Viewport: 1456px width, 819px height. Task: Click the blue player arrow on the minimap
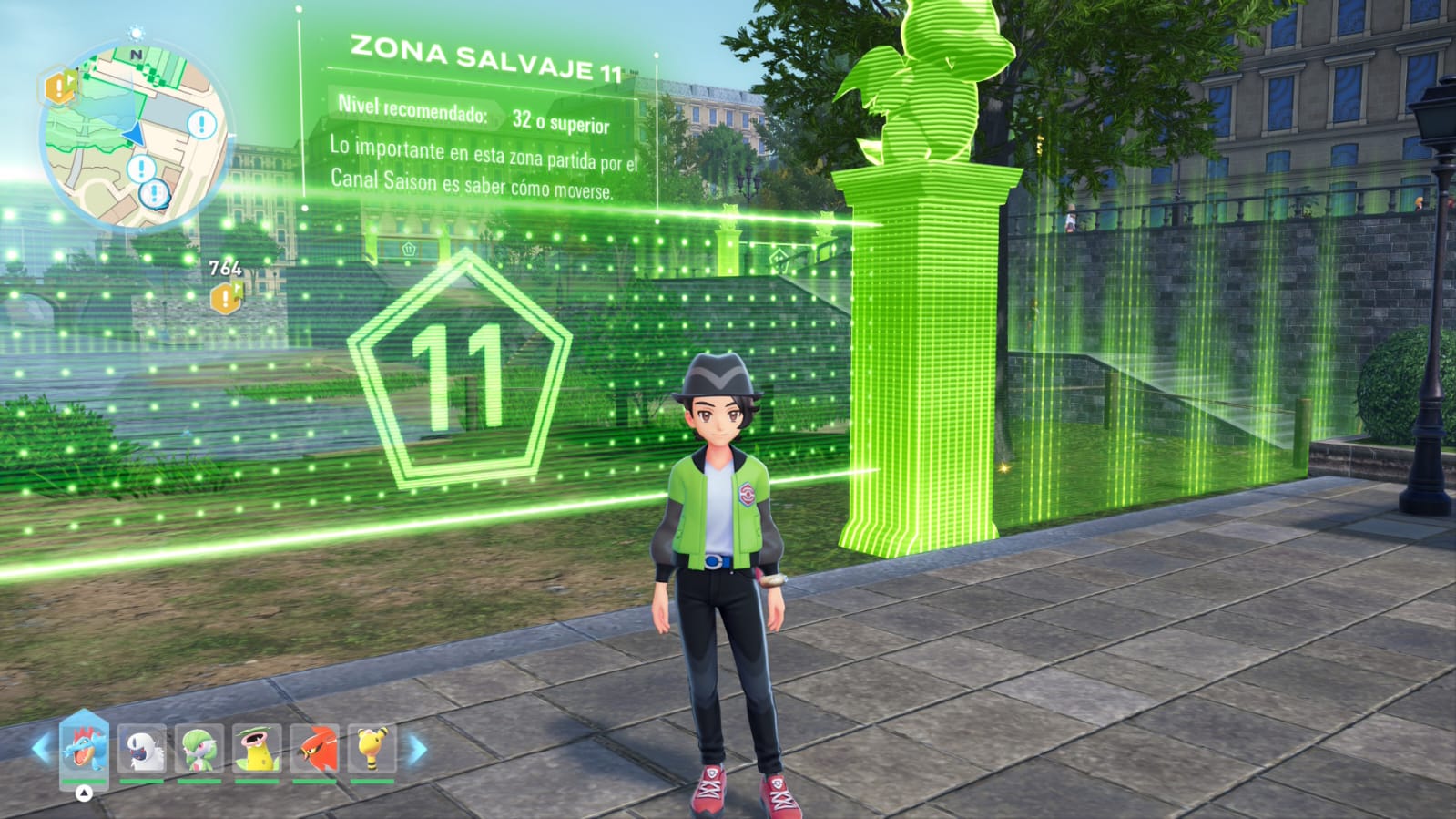[x=134, y=134]
